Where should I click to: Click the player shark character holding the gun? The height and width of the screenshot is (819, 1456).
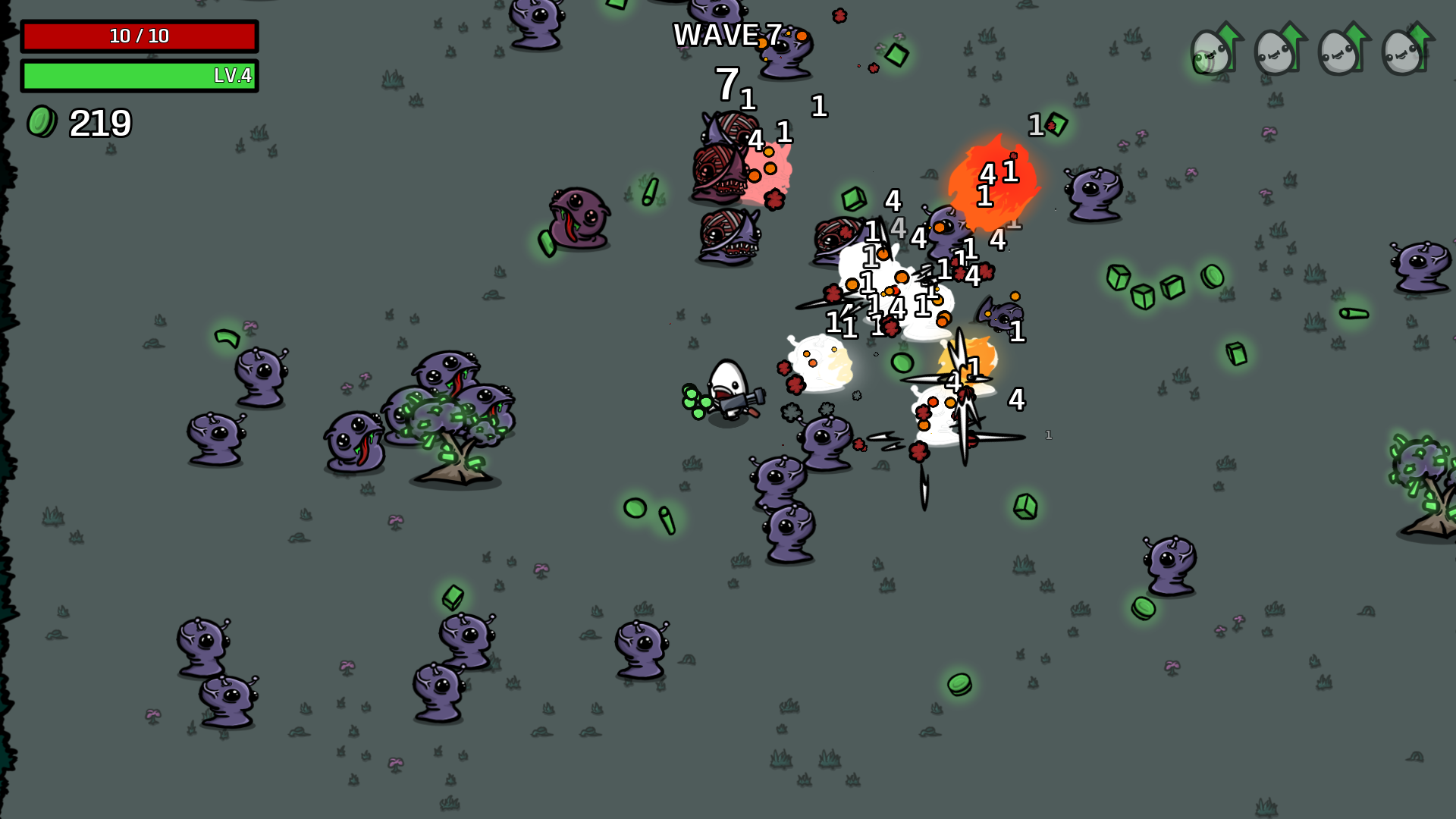pyautogui.click(x=726, y=388)
